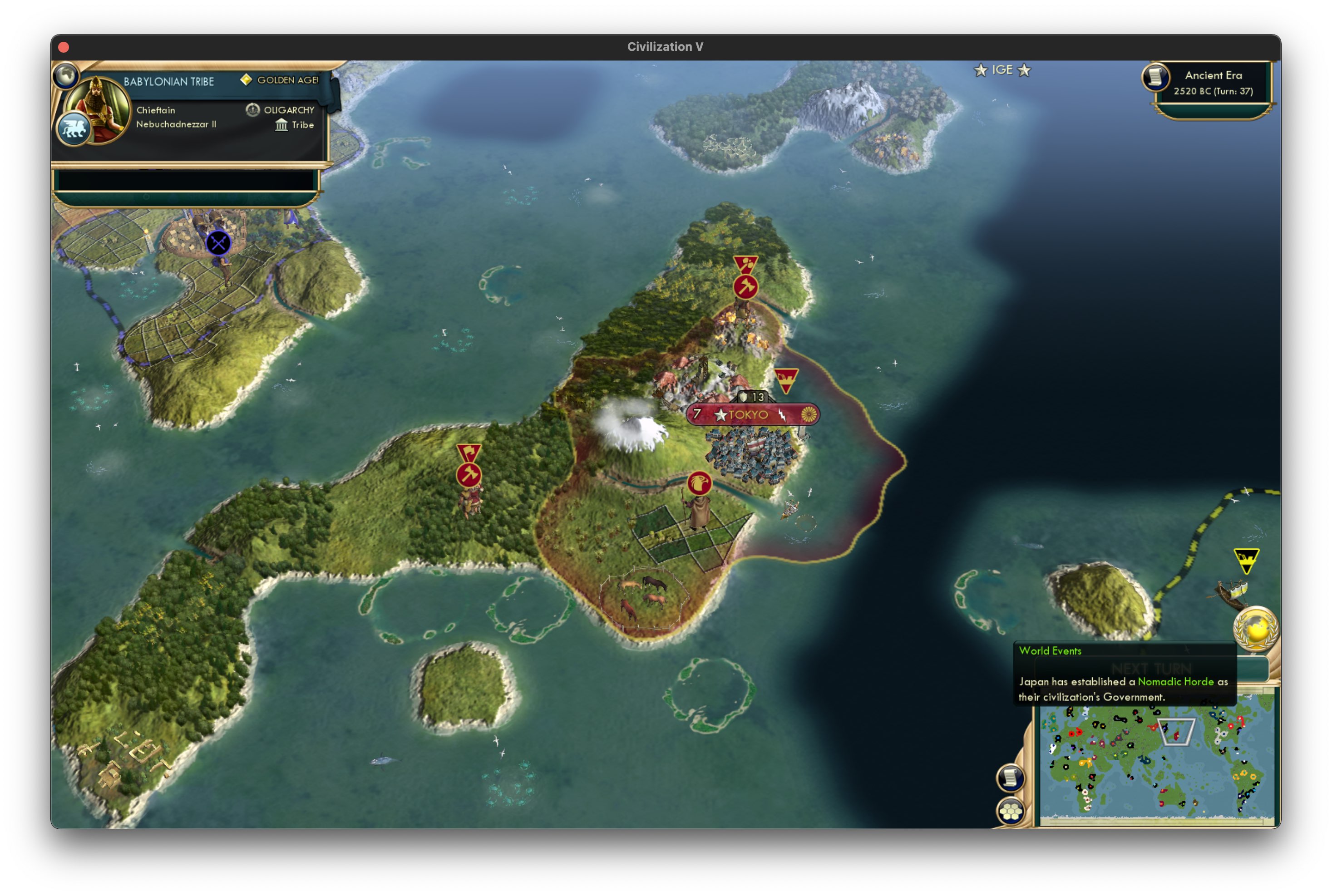
Task: Click the Oligarchy policy icon
Action: tap(253, 109)
